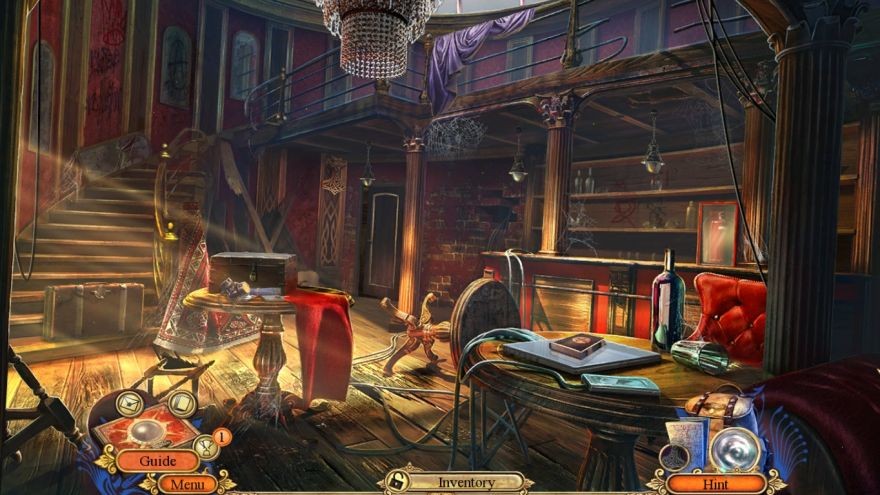The image size is (880, 495).
Task: Click the red amulet book with the orb
Action: pyautogui.click(x=147, y=430)
